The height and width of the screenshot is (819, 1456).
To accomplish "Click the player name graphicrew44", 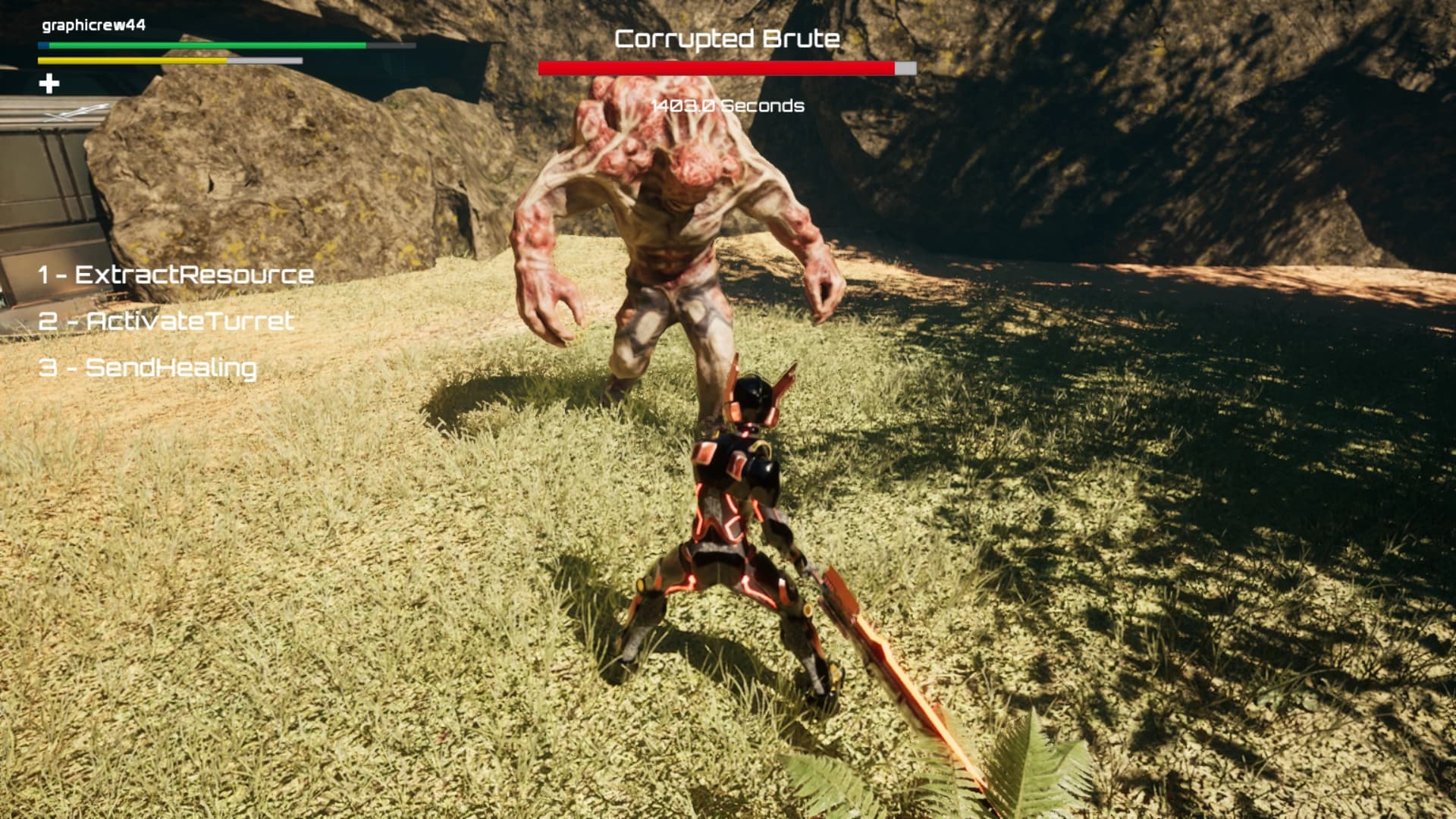I will [95, 24].
